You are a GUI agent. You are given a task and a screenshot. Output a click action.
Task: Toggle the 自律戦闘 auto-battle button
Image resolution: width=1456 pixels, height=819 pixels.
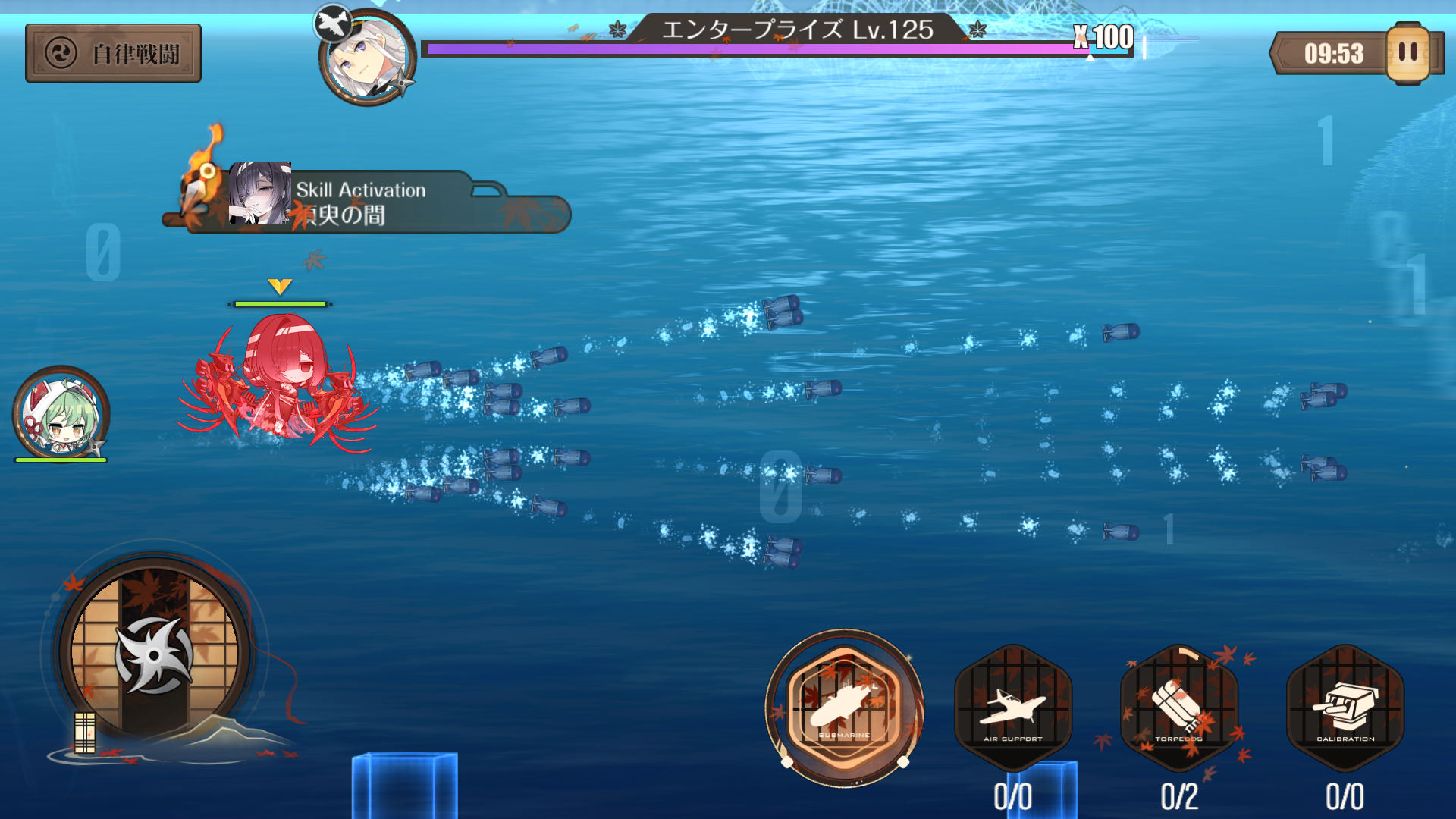click(113, 53)
